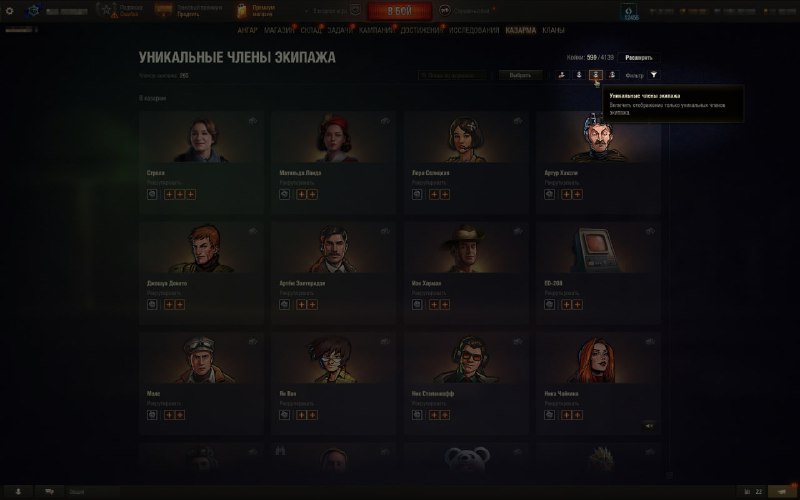800x500 pixels.
Task: Click the red «В БОЙ» battle button
Action: click(x=399, y=11)
